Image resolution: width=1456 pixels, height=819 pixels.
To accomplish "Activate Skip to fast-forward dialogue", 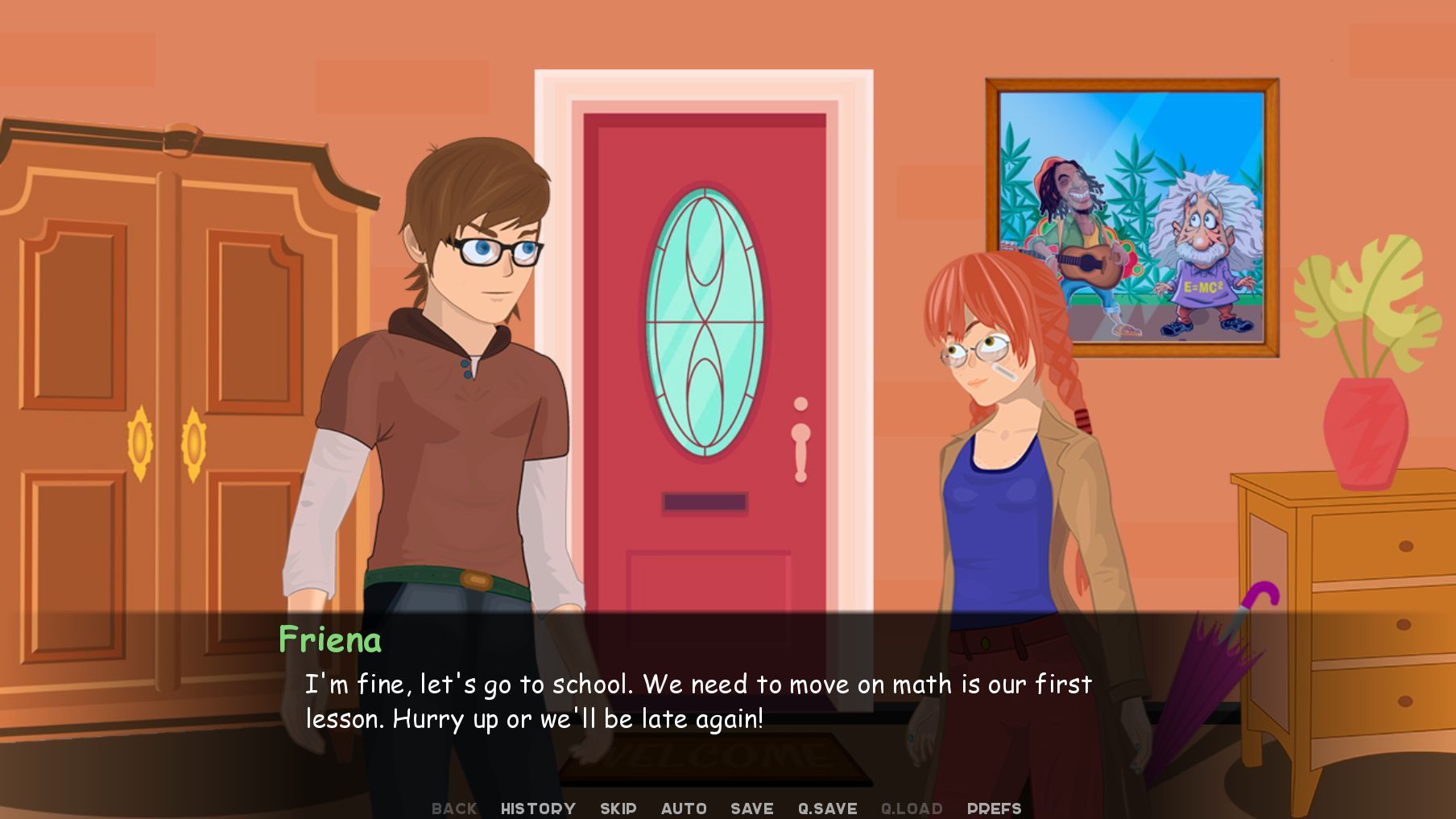I will 618,808.
